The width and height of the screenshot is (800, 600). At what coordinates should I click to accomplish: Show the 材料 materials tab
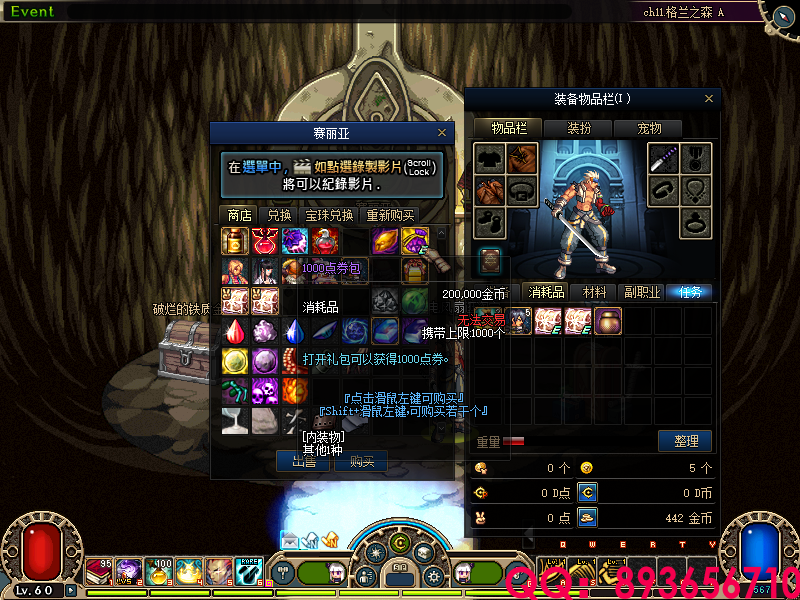595,292
